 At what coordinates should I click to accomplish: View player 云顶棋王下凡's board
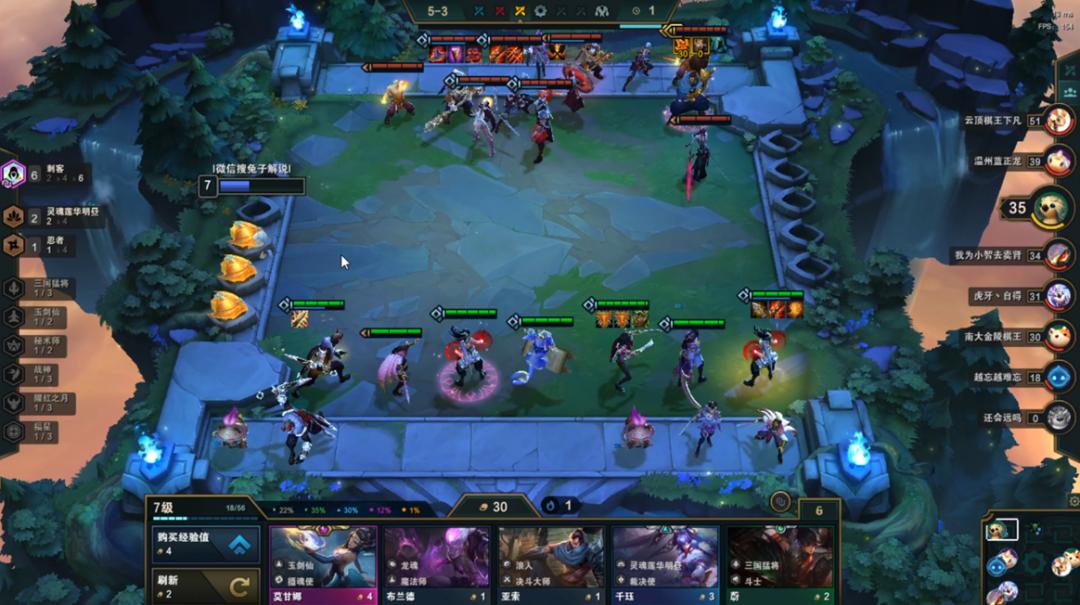tap(1059, 121)
